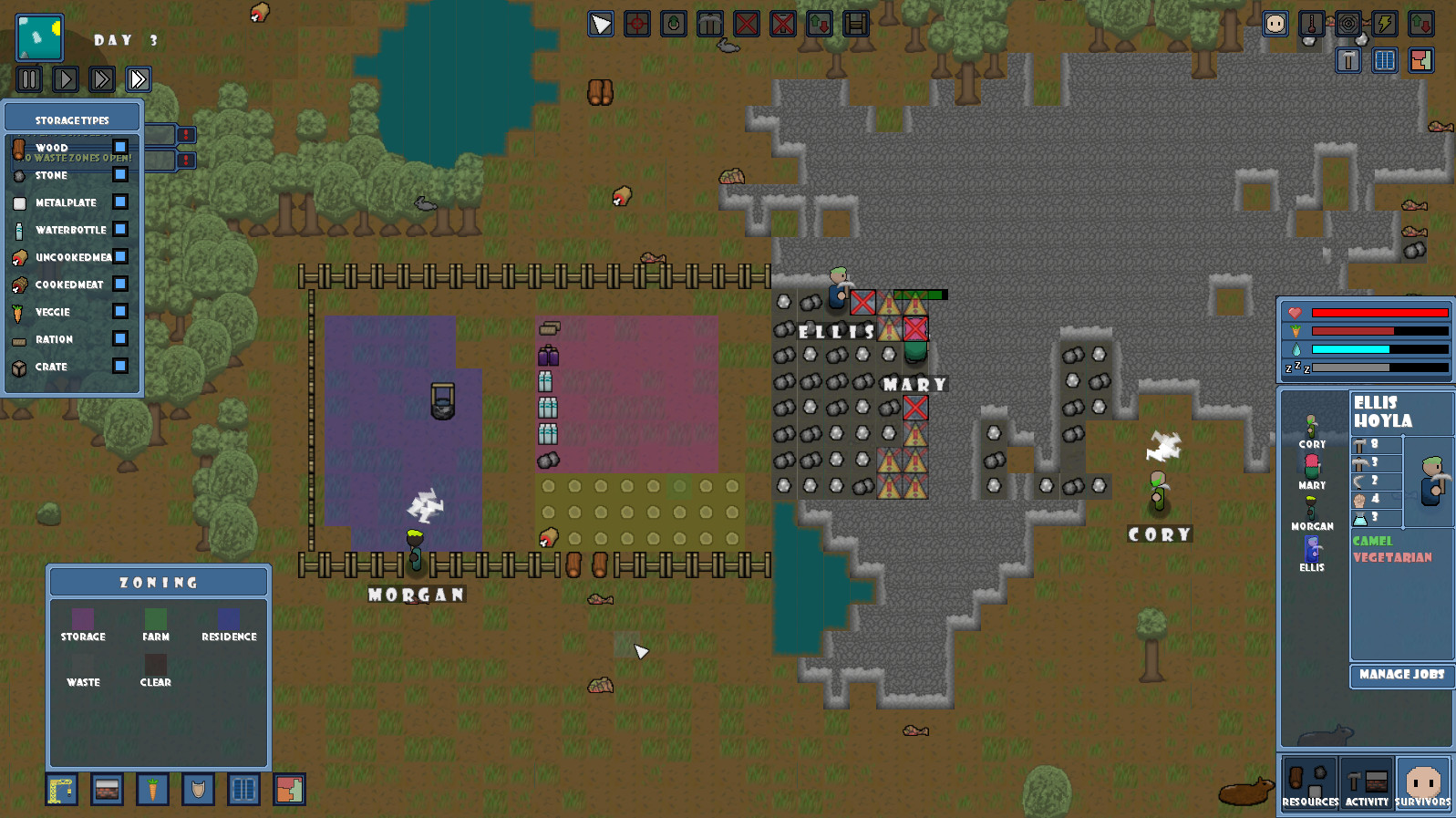The image size is (1456, 818).
Task: Click the Manage Jobs button
Action: coord(1401,676)
